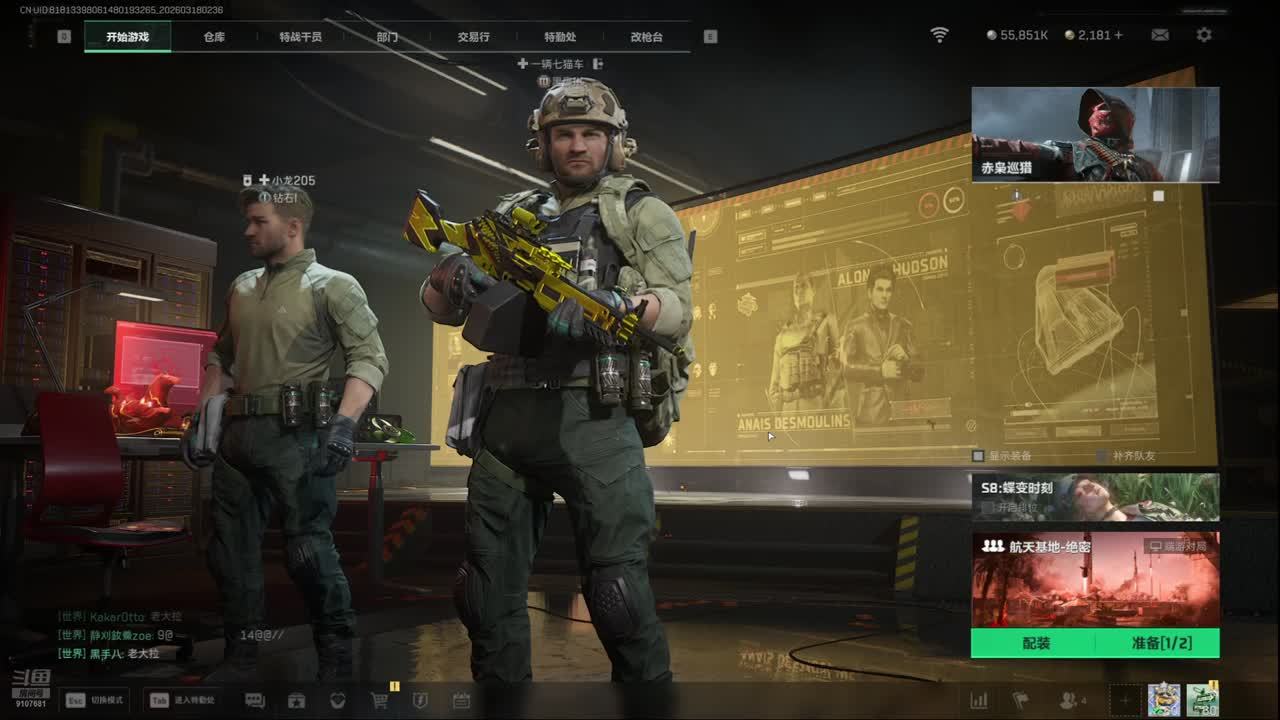This screenshot has width=1280, height=720.
Task: Click the dashed plus slot button
Action: tap(1124, 701)
